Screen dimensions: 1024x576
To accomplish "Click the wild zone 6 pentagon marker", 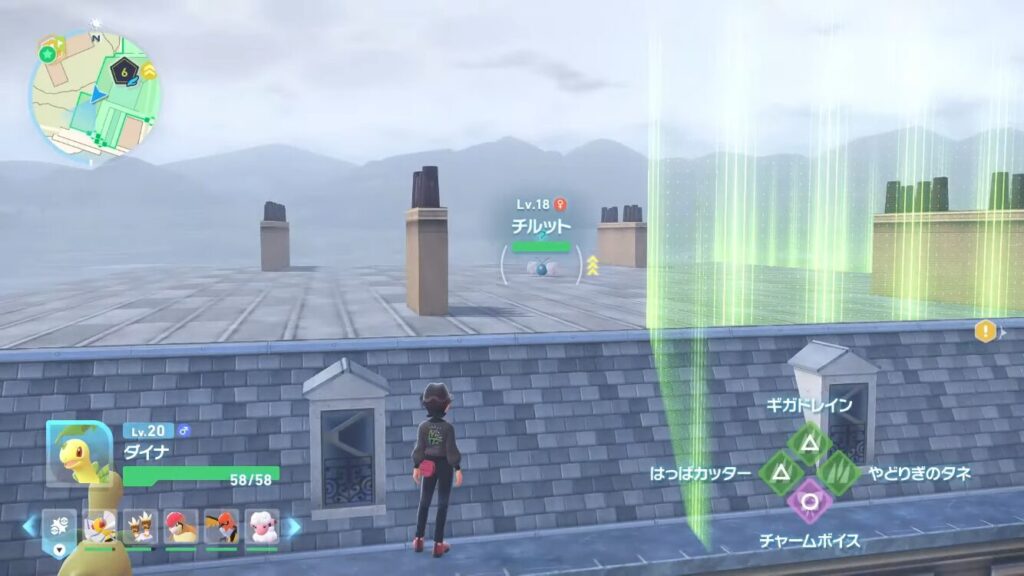I will pos(124,73).
